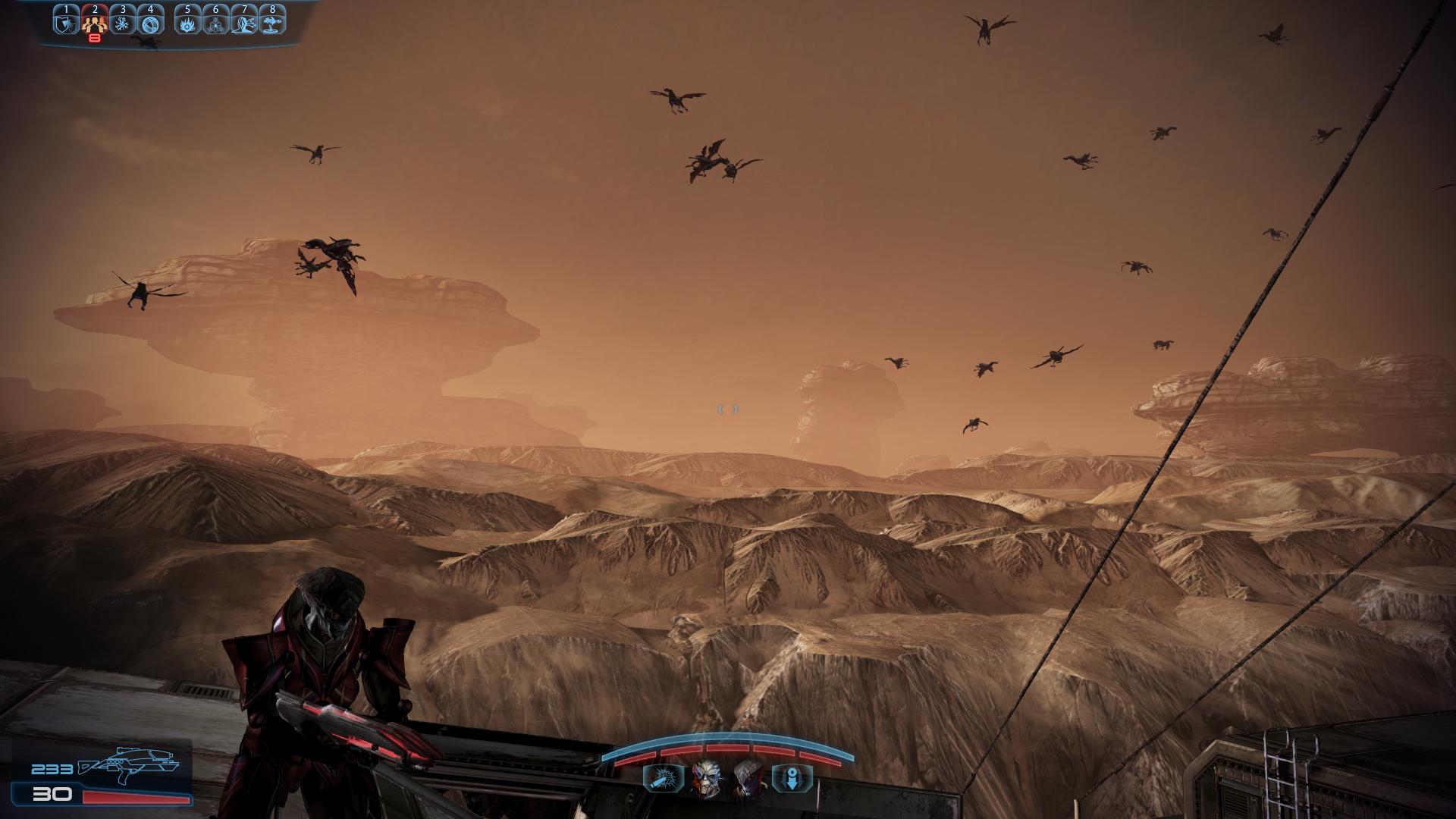Select the assault rifle weapon icon
This screenshot has width=1456, height=819.
(x=127, y=766)
